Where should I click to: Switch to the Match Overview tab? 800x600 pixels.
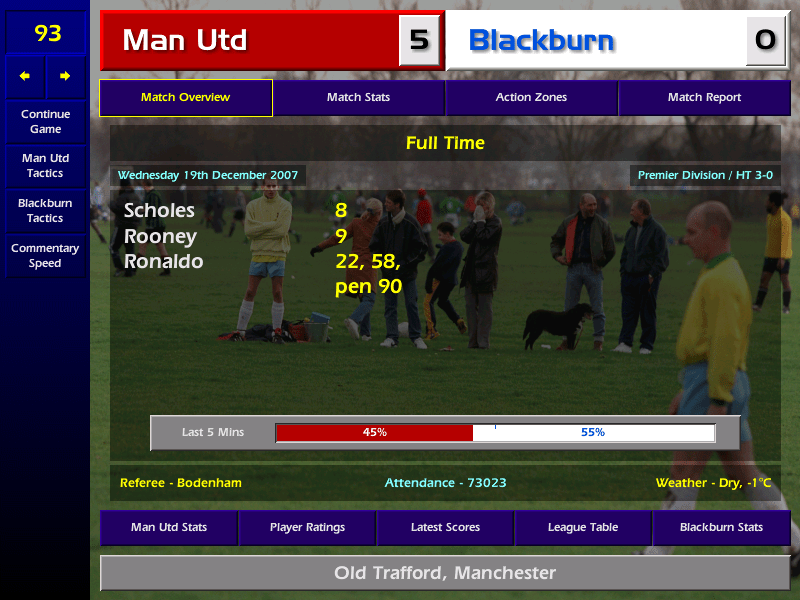coord(185,98)
